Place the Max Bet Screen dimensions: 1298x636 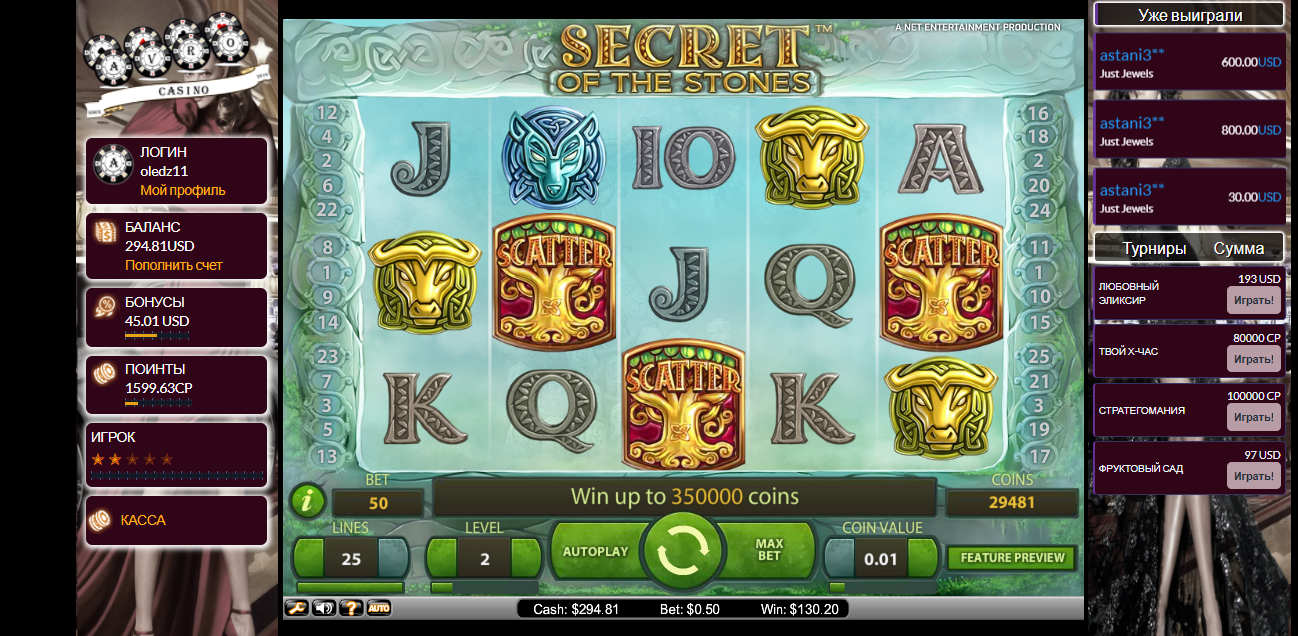tap(768, 550)
